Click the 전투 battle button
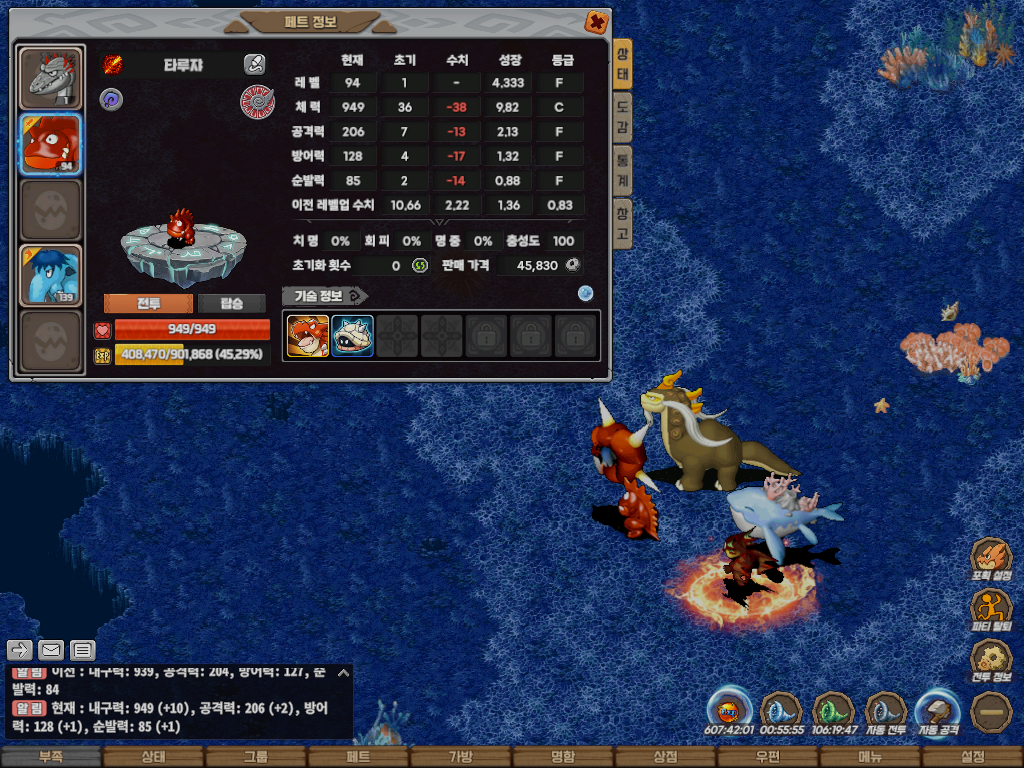Image resolution: width=1024 pixels, height=768 pixels. [x=148, y=304]
